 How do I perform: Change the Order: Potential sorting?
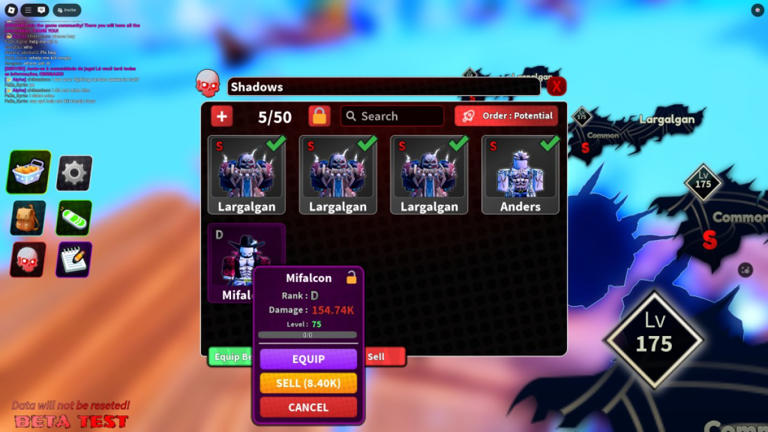pos(506,116)
